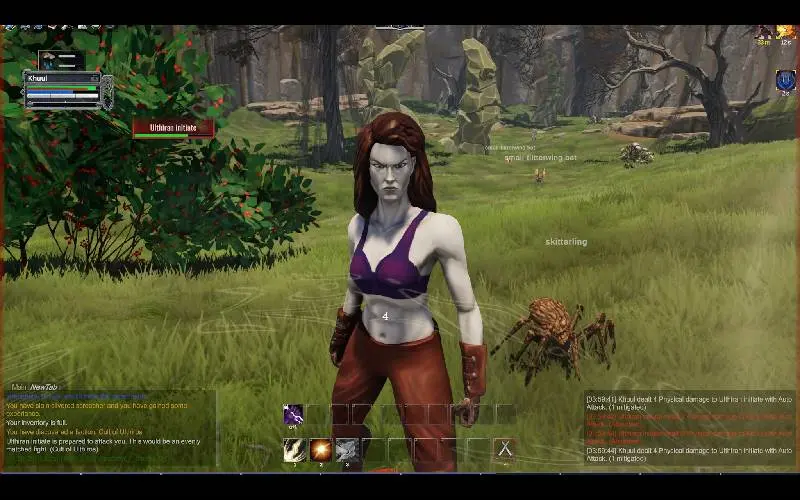
Task: Use the white slash ability
Action: [294, 449]
